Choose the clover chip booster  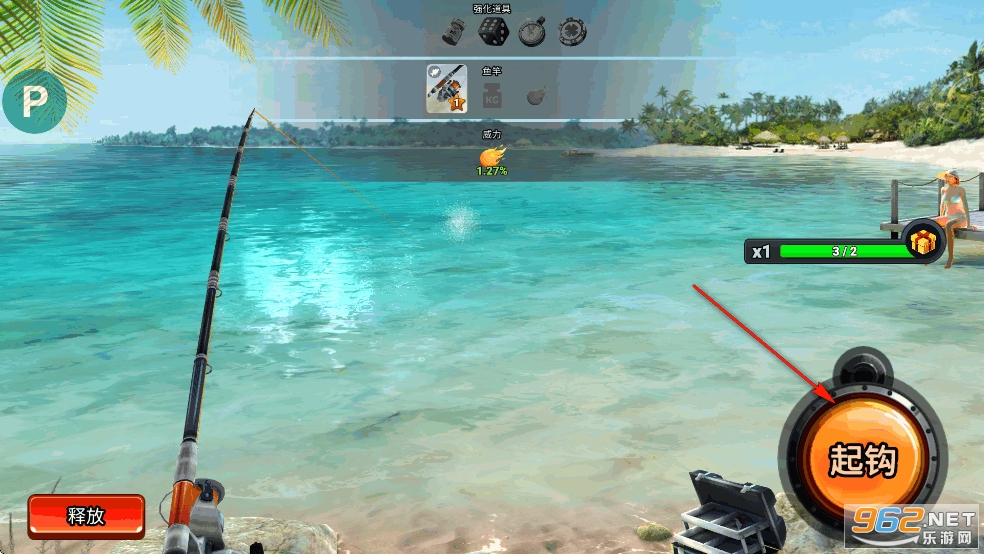(572, 32)
